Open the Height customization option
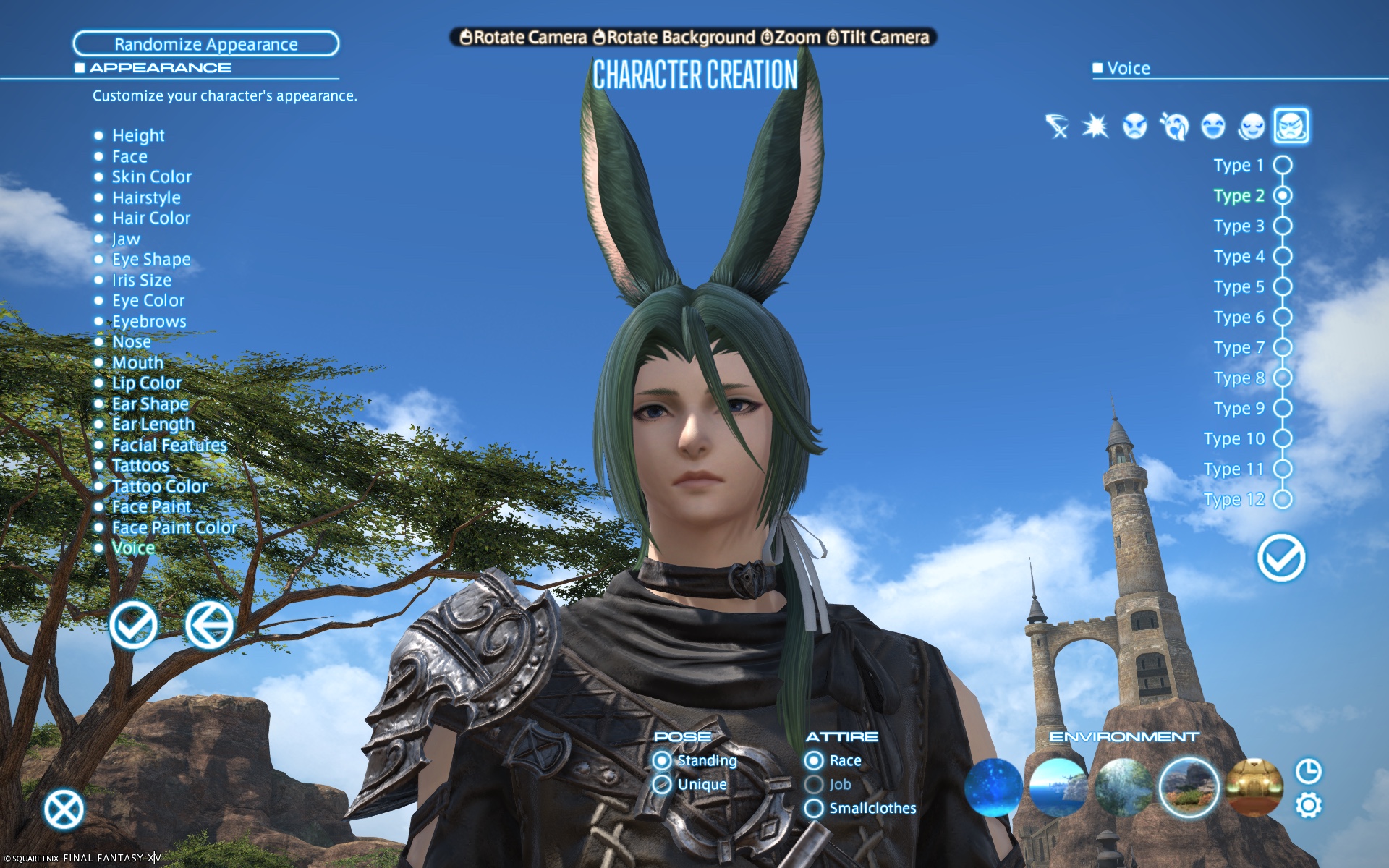 pyautogui.click(x=137, y=135)
